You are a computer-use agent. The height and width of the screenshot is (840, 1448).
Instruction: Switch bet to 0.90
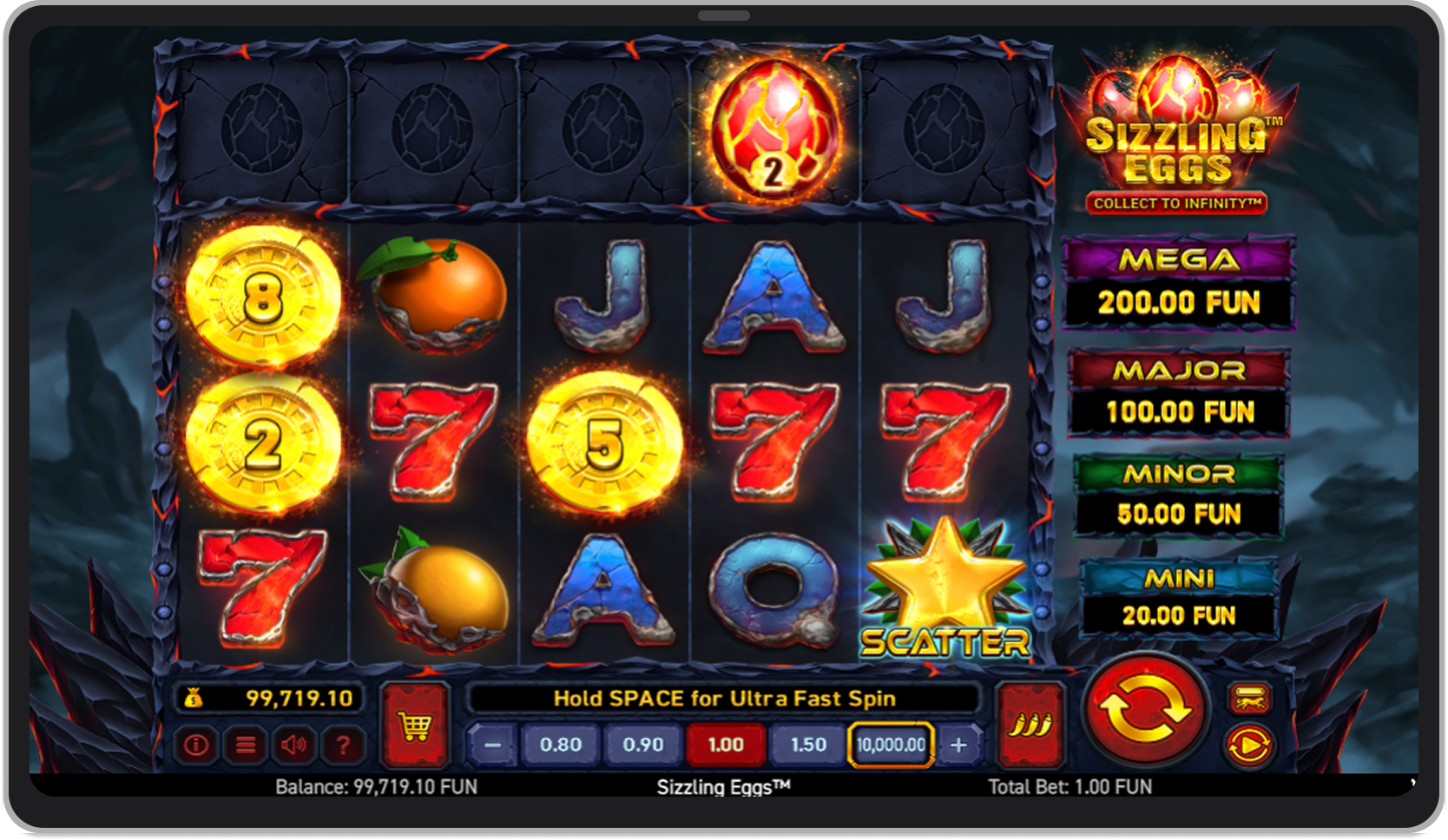point(642,745)
